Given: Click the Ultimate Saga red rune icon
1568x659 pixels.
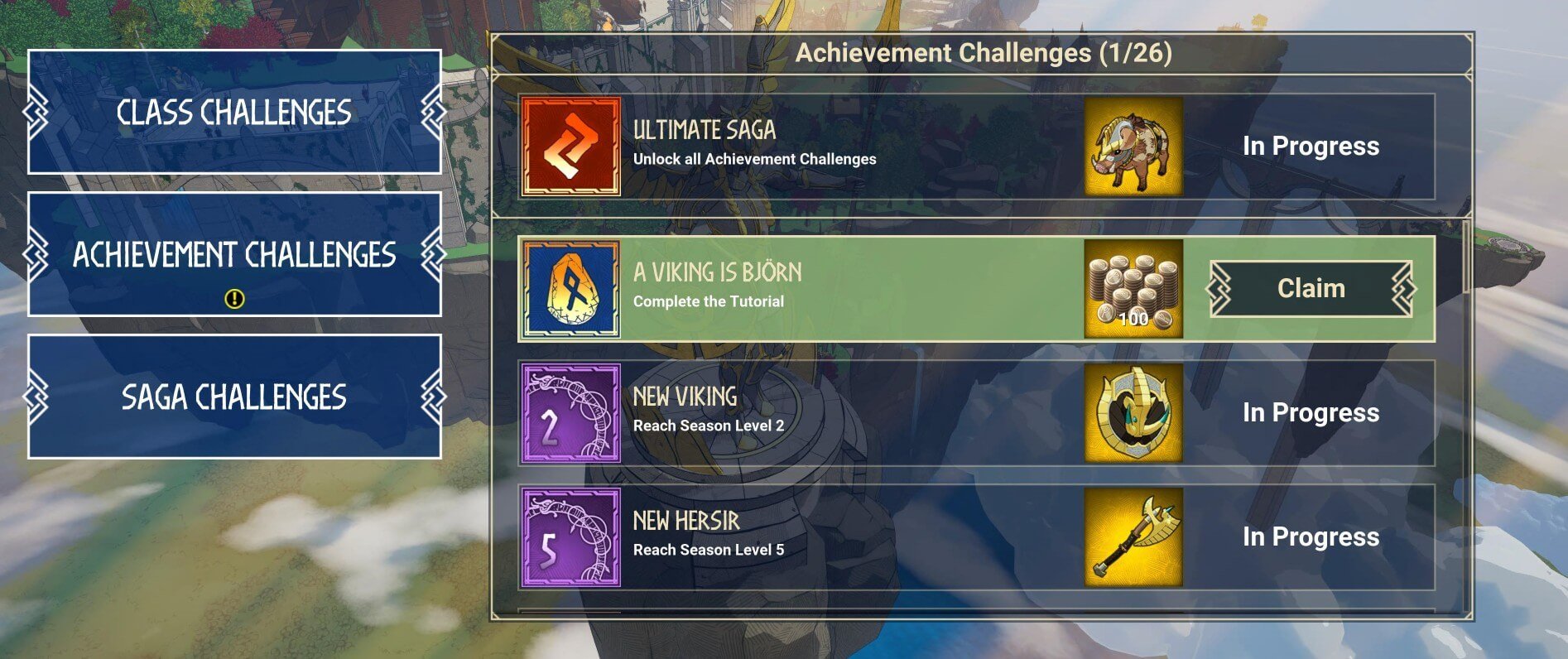Looking at the screenshot, I should 570,146.
